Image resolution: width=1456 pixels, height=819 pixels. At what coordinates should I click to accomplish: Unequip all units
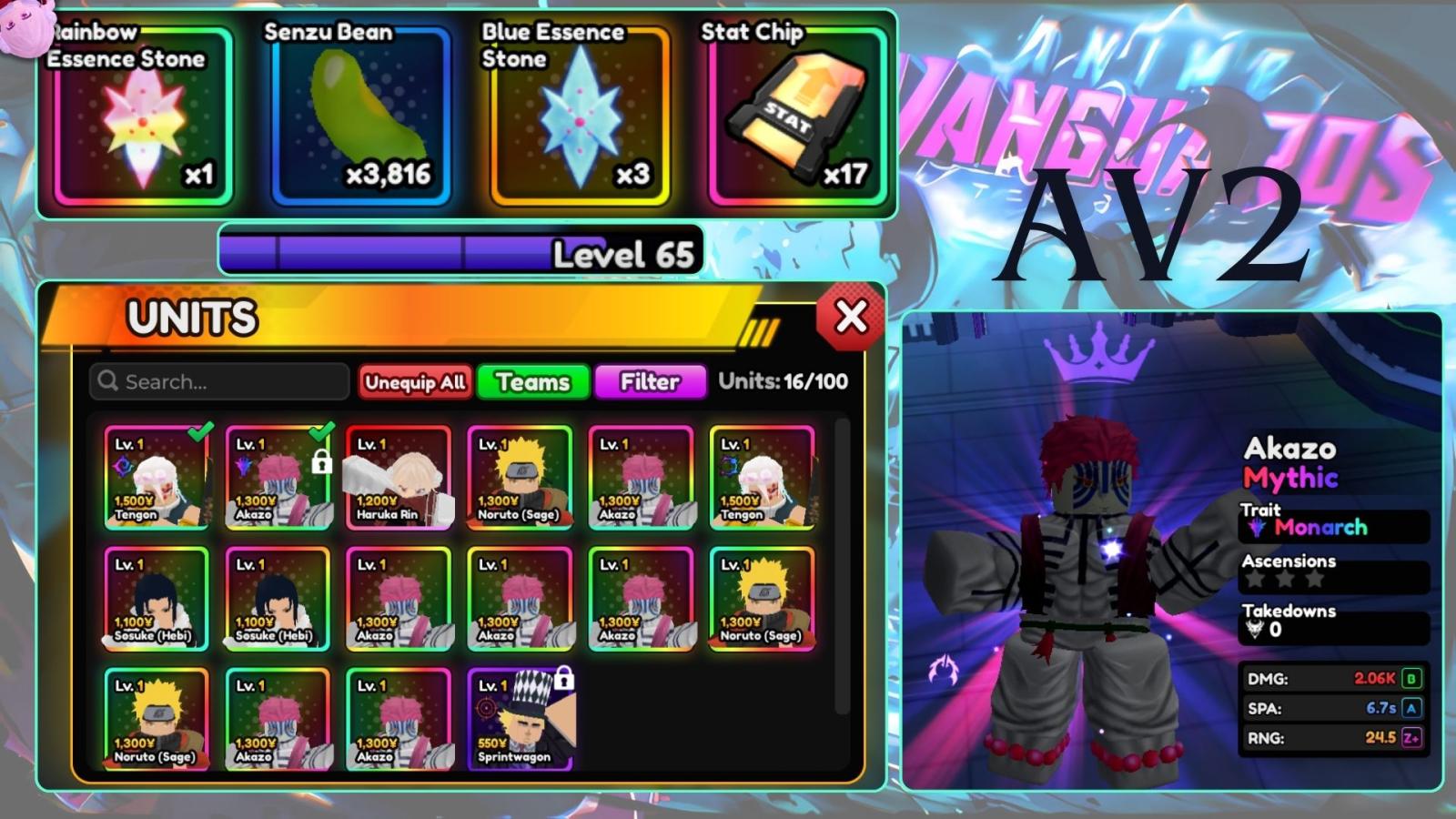click(415, 382)
